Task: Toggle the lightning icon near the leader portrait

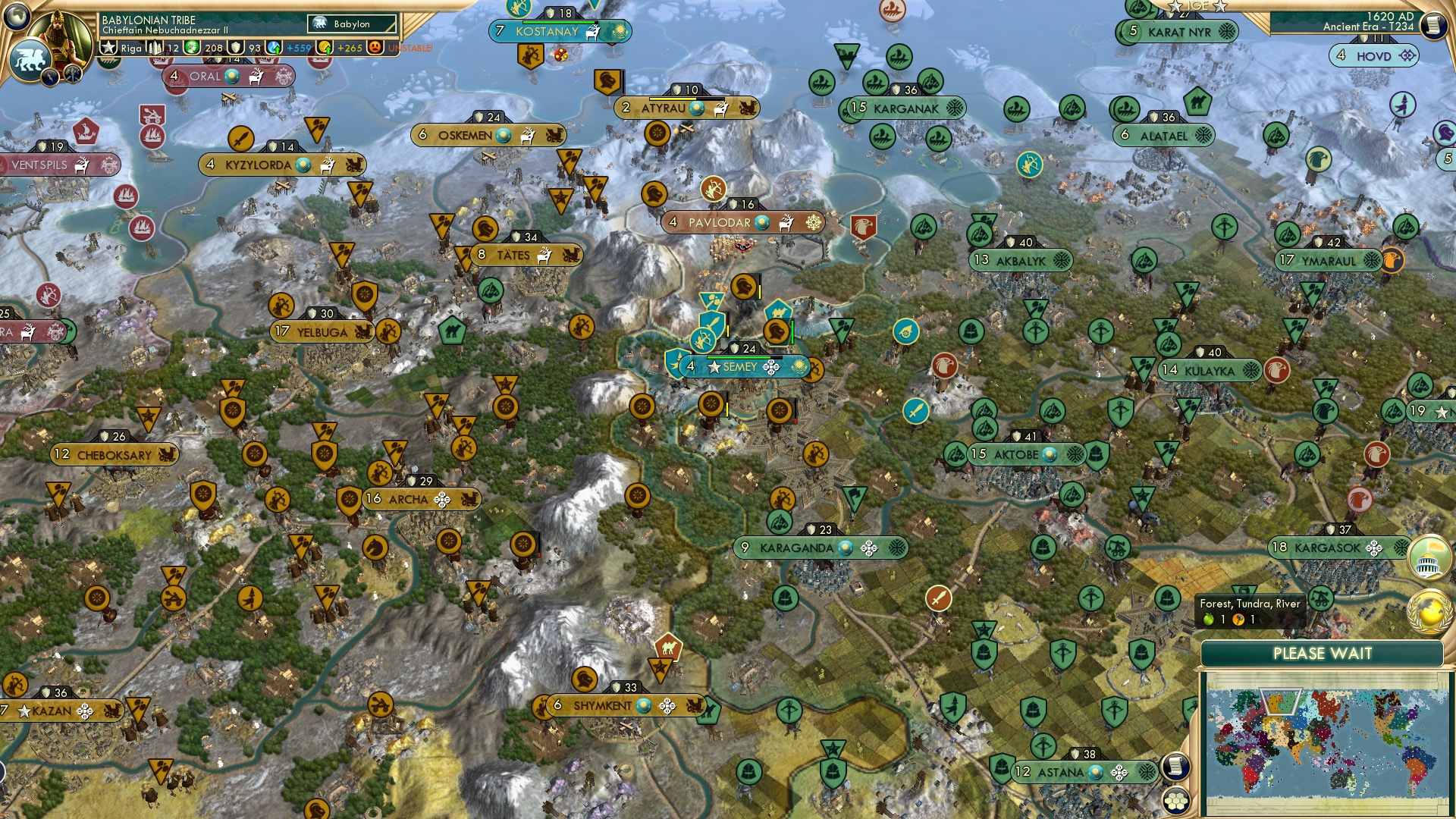Action: 51,76
